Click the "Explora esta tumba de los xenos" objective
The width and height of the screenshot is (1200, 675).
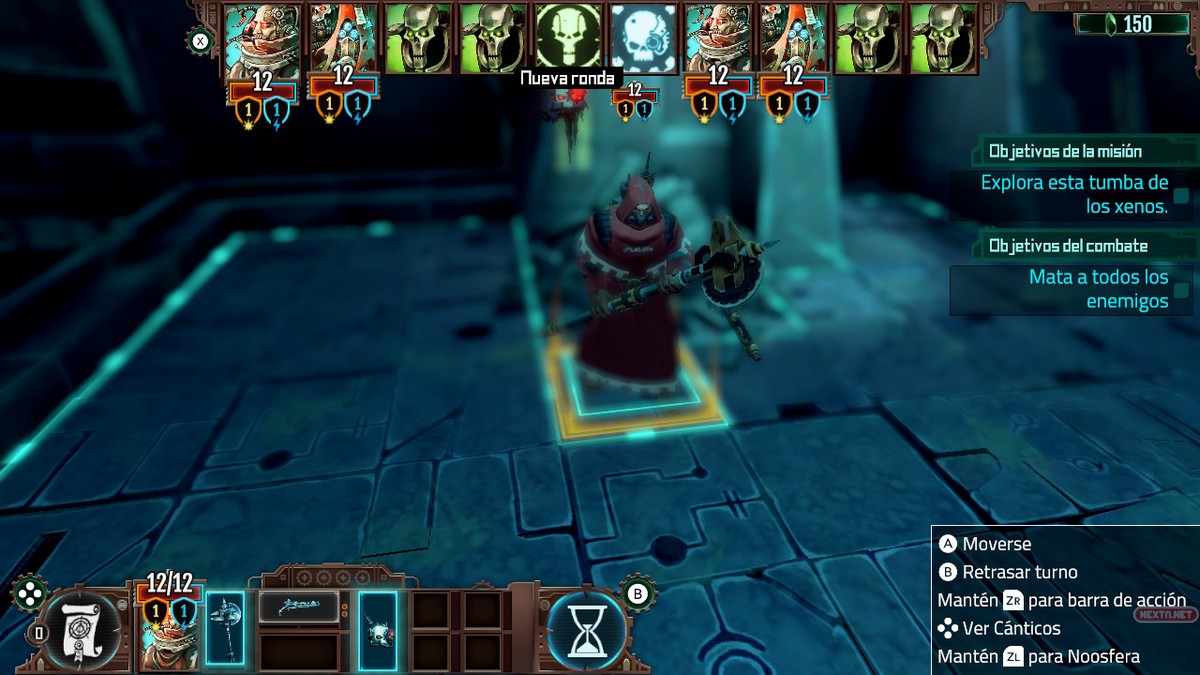click(1074, 195)
